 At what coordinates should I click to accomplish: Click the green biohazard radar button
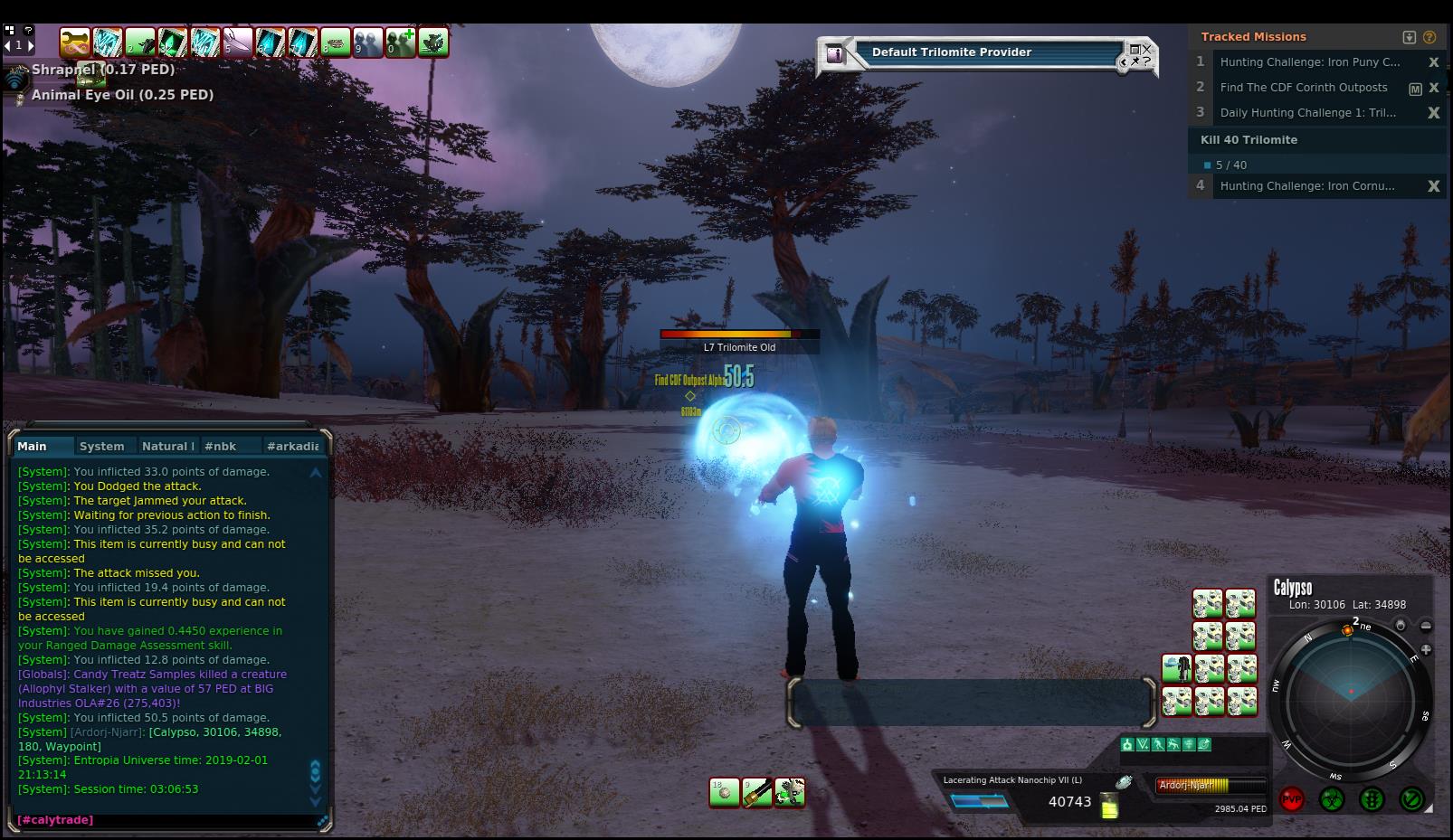pos(1331,799)
